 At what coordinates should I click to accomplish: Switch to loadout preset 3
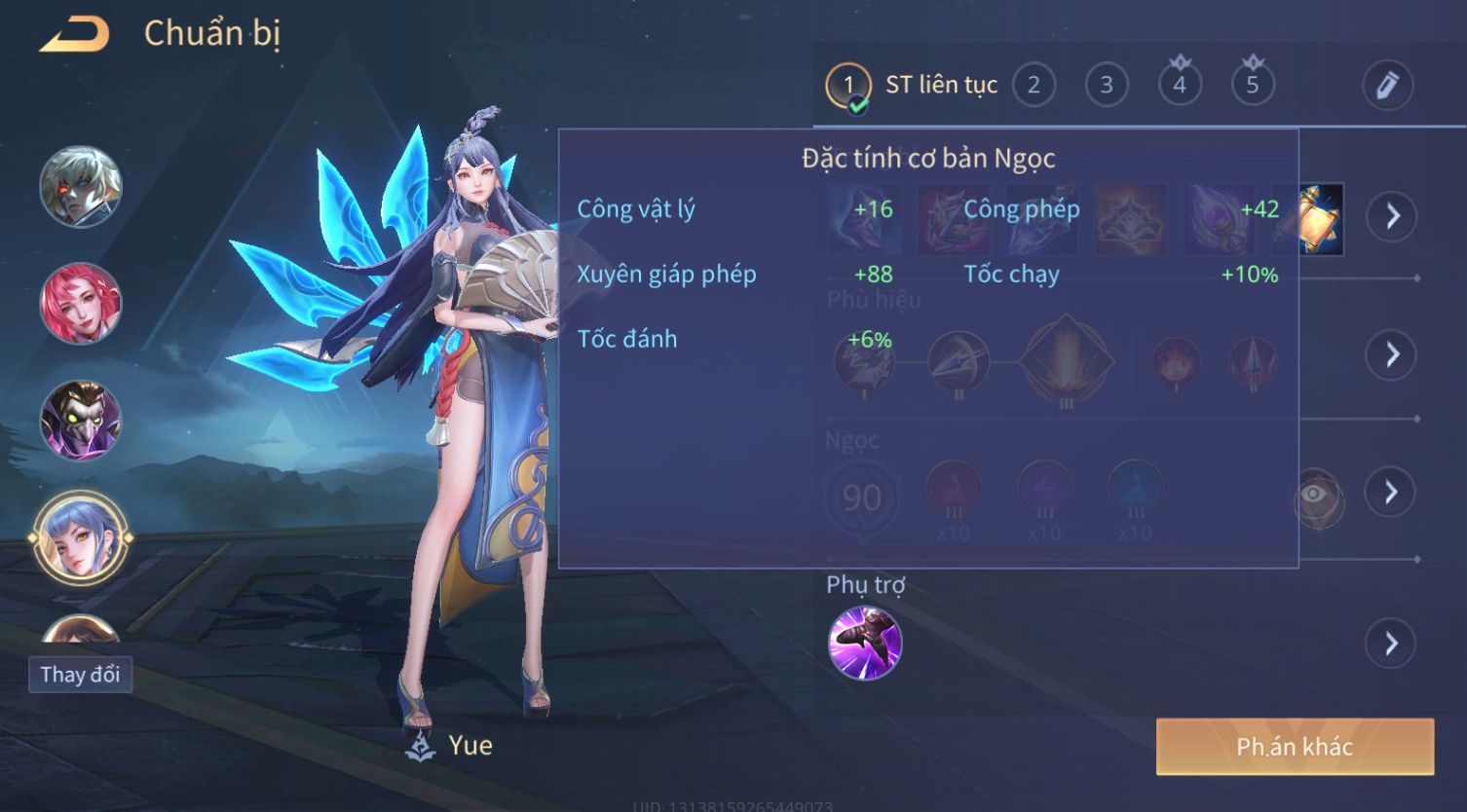1107,86
